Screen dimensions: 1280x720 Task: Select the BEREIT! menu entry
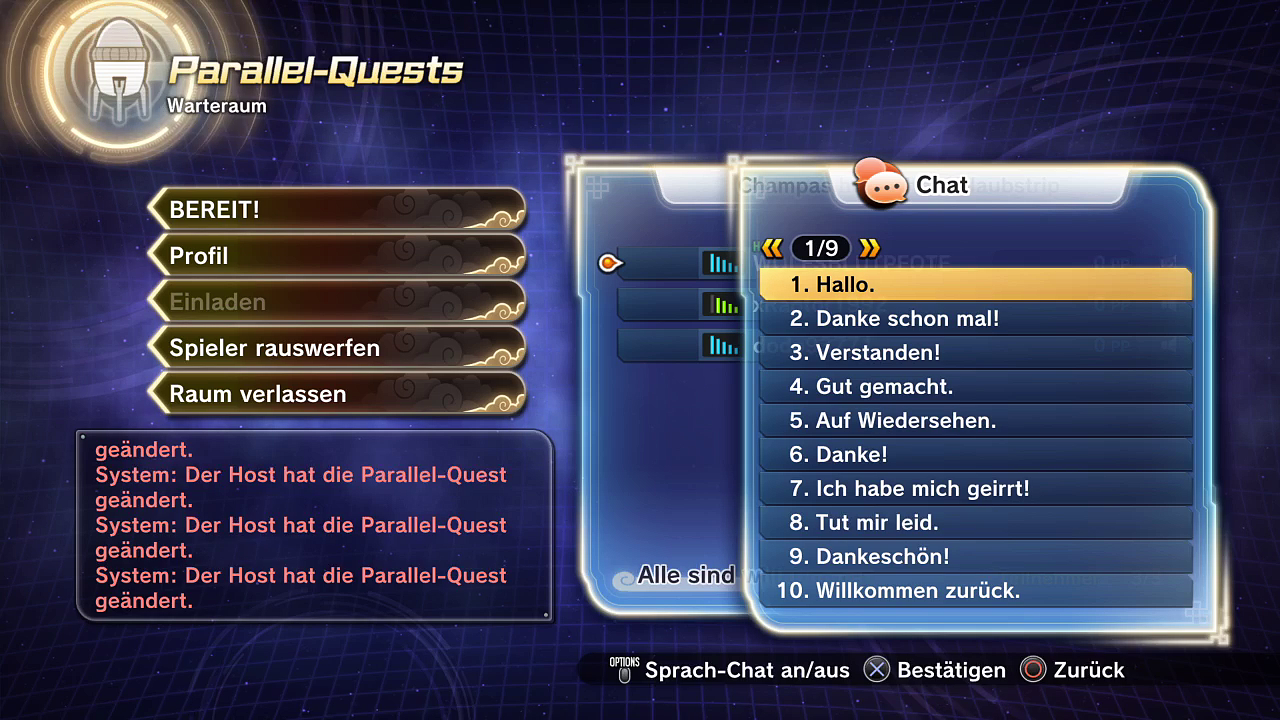(x=337, y=210)
